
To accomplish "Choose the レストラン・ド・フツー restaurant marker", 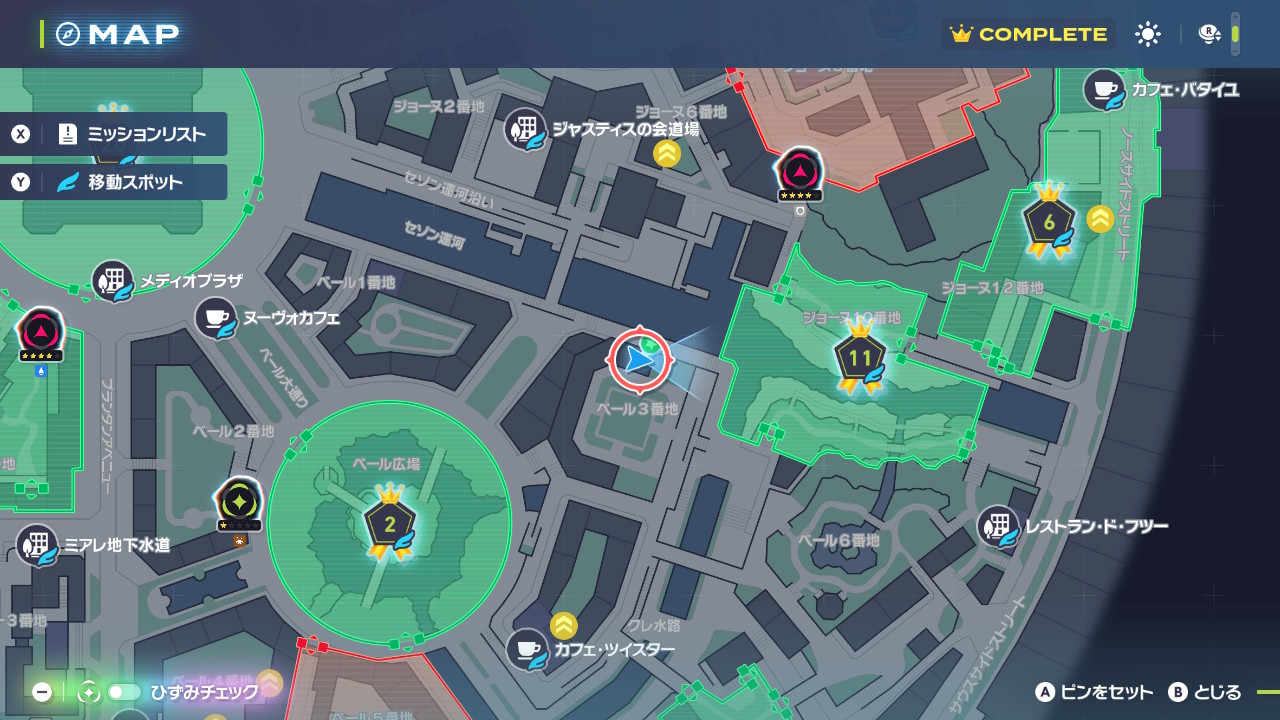I will 998,526.
